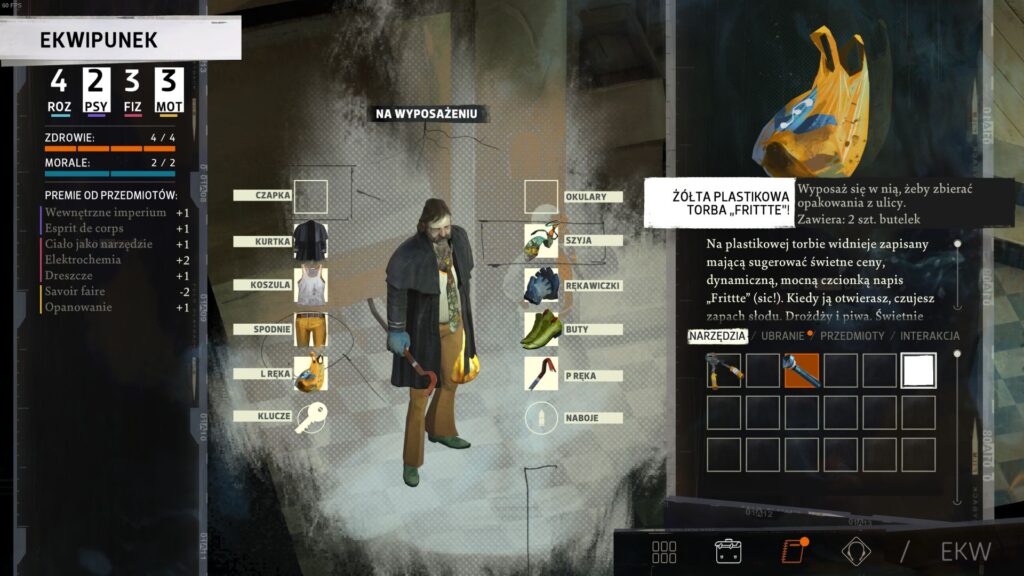Choose the yellow plastic bag in left hand
Image resolution: width=1024 pixels, height=576 pixels.
(x=310, y=372)
